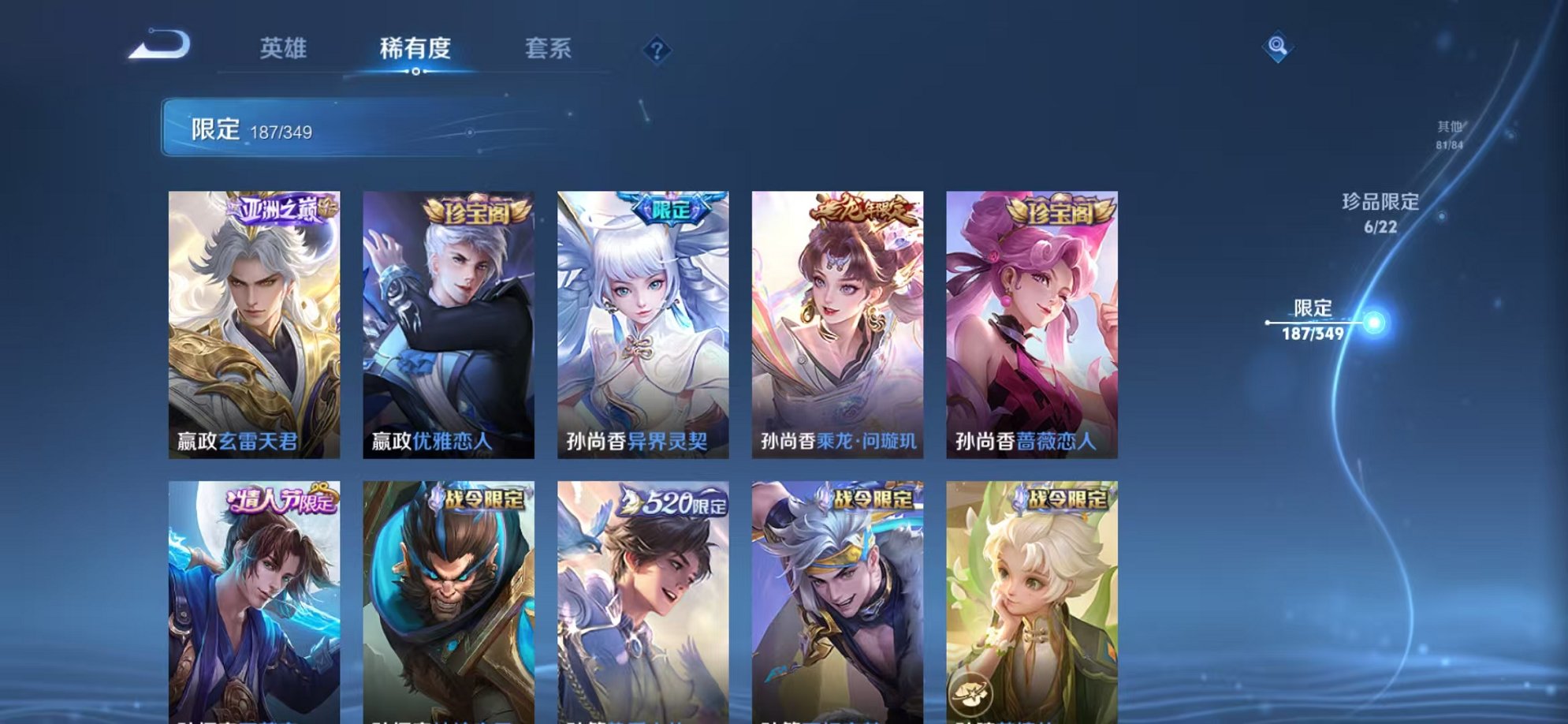
Task: Switch to the 套系 tab
Action: [550, 49]
